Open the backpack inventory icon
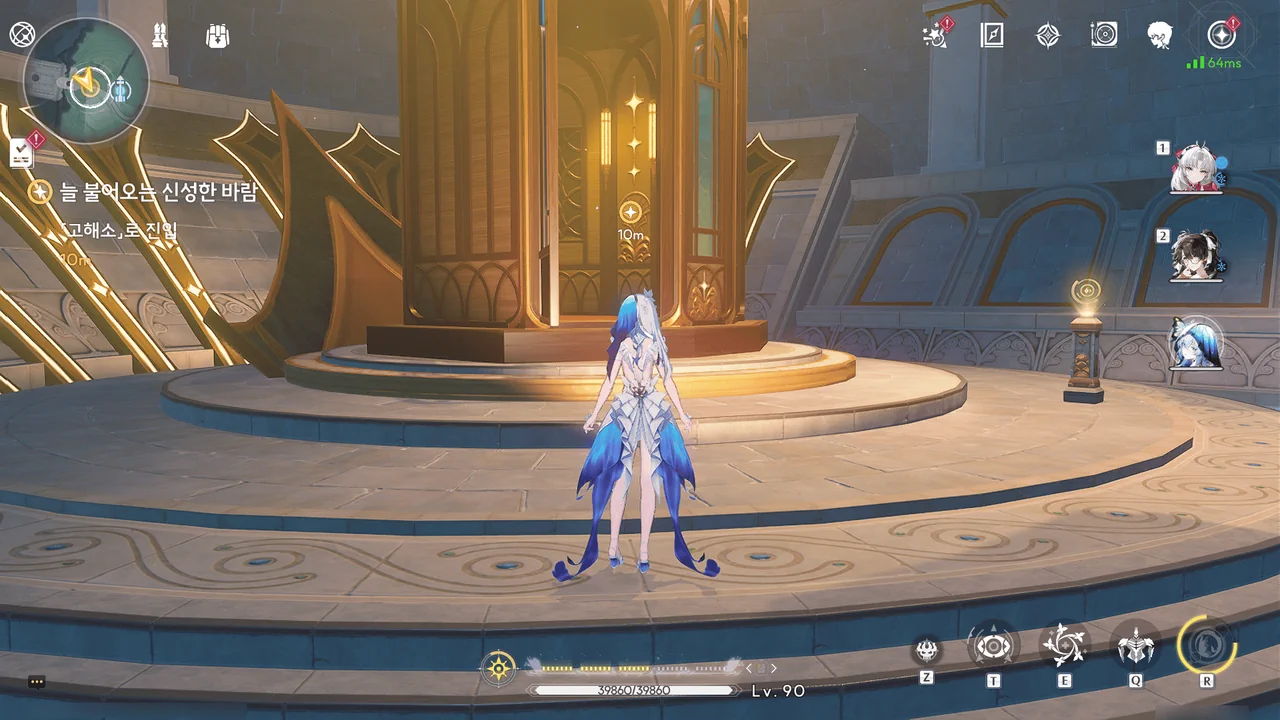The height and width of the screenshot is (720, 1280). click(217, 36)
